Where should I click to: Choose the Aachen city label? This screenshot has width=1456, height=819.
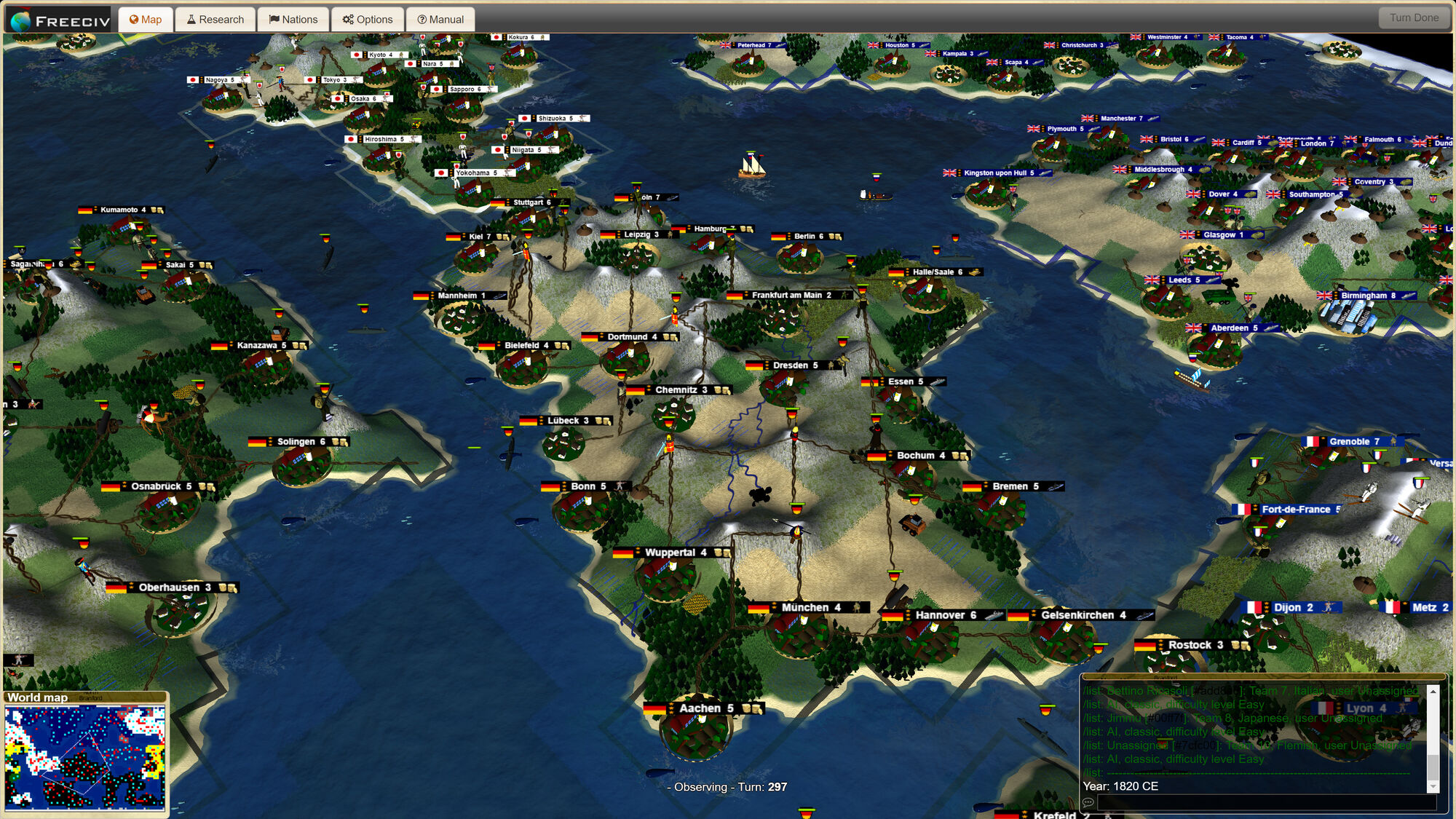tap(704, 708)
